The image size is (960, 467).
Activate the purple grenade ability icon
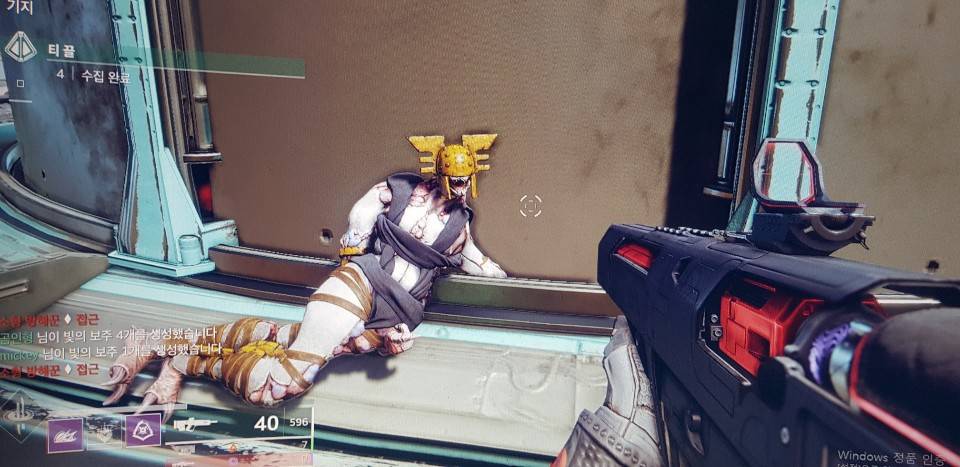[65, 434]
